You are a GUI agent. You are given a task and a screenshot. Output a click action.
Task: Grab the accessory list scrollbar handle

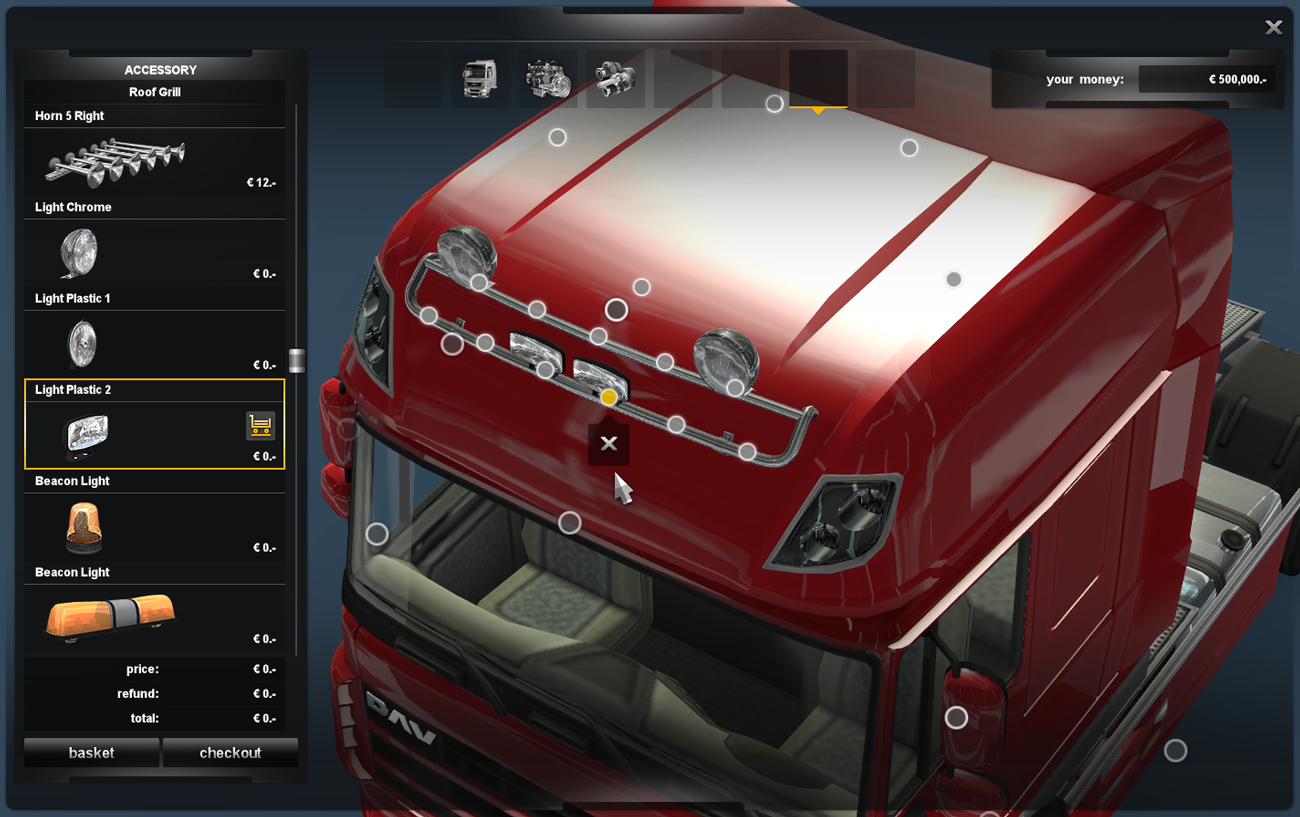pos(296,360)
